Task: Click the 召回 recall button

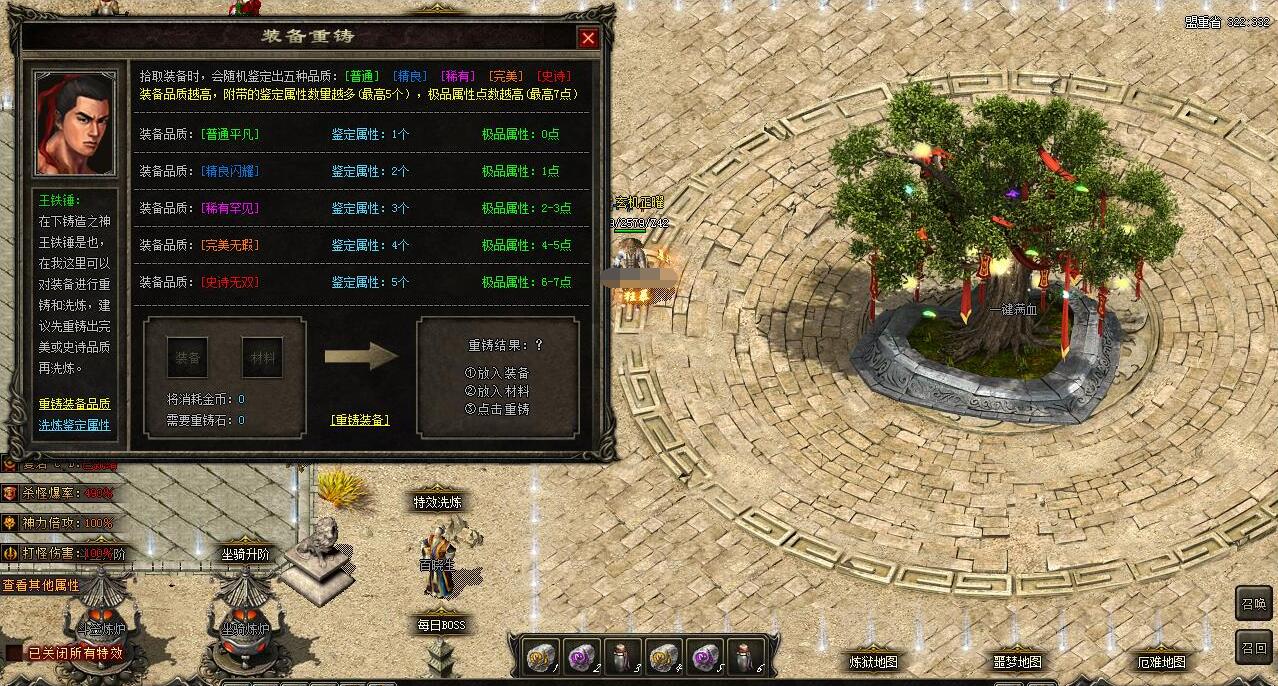Action: [x=1254, y=647]
